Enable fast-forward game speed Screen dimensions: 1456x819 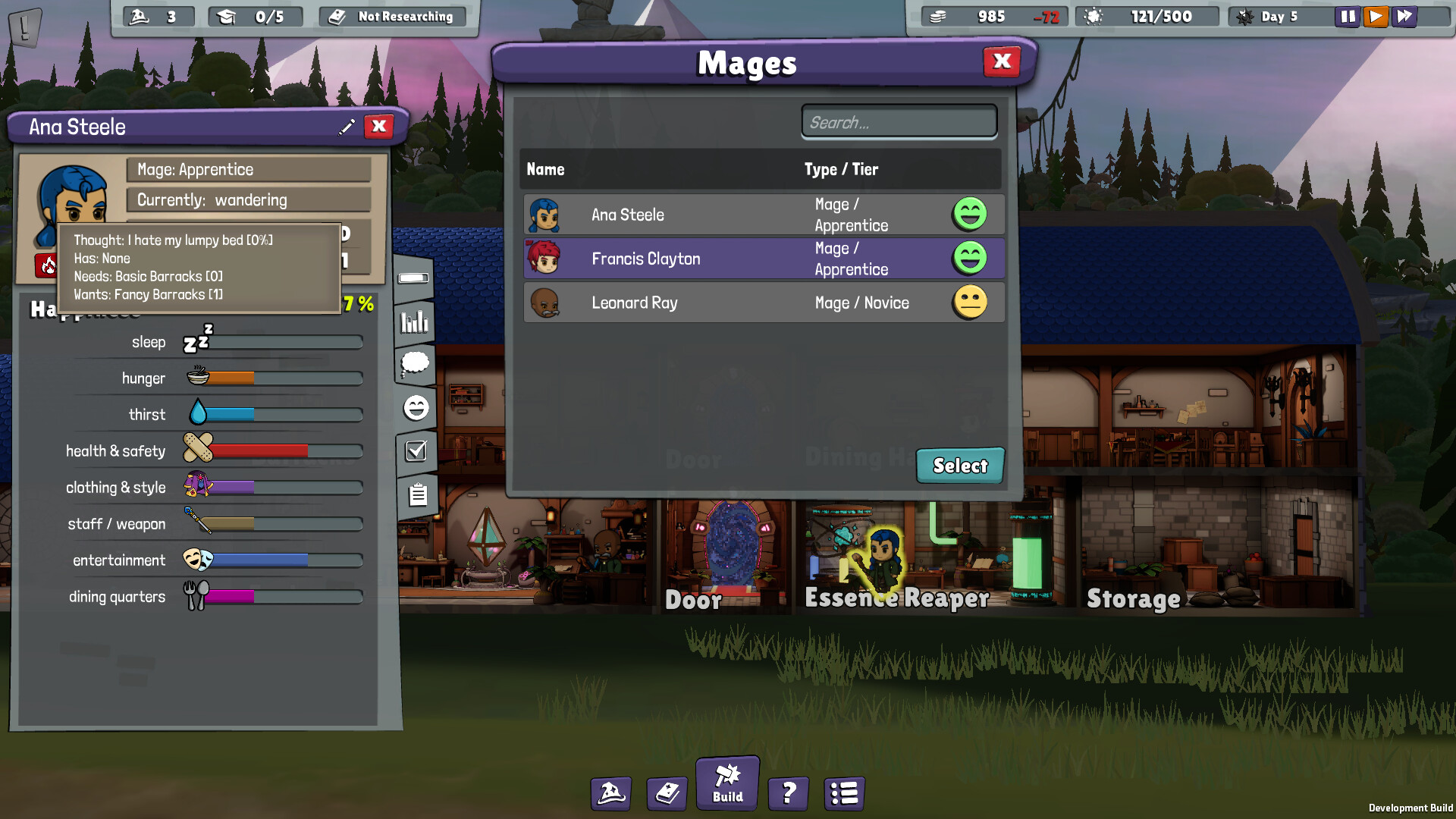(1404, 16)
